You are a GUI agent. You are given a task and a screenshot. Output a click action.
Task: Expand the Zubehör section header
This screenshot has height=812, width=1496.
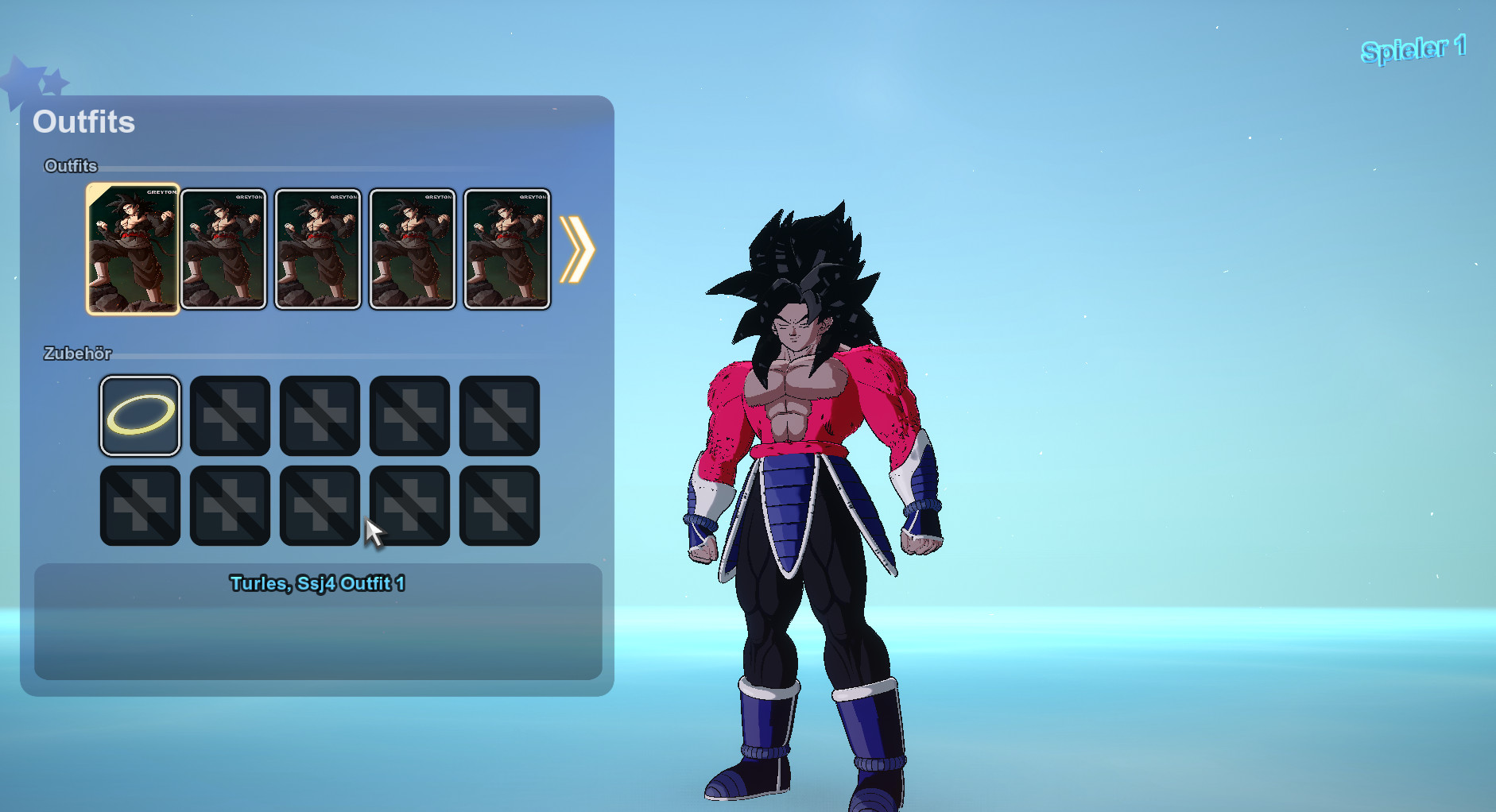[78, 354]
